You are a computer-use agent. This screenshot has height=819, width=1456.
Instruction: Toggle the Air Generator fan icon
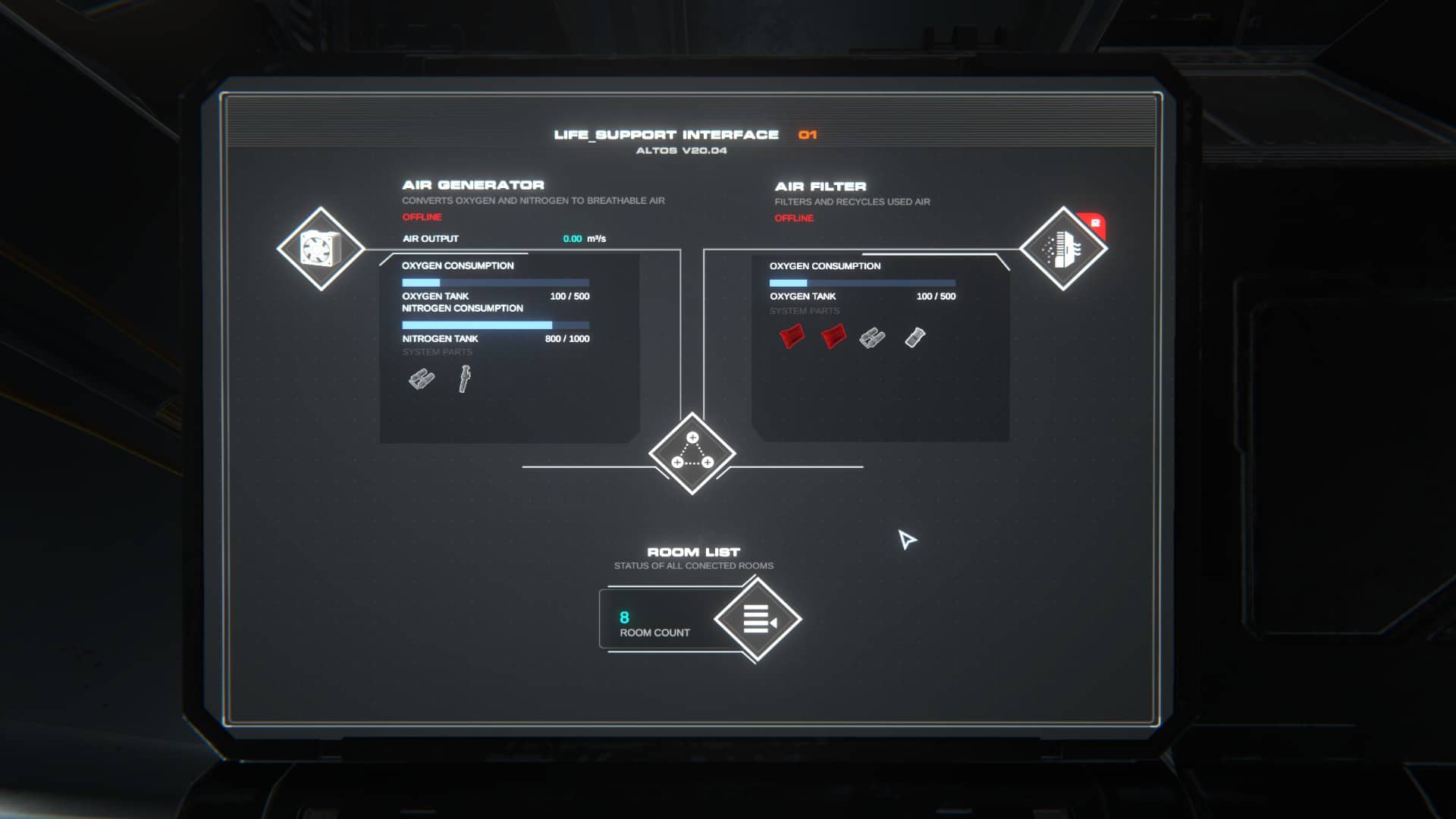click(x=321, y=249)
